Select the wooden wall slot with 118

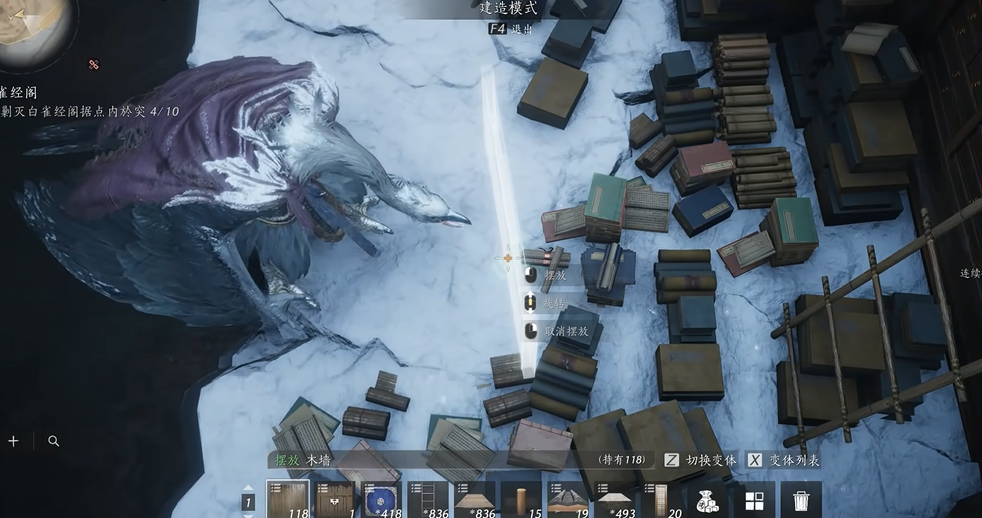[x=287, y=498]
